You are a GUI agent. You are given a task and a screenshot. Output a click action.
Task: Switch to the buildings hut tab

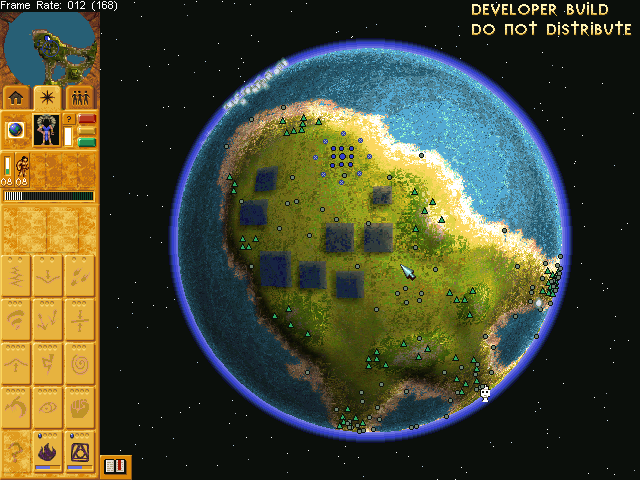coord(16,97)
